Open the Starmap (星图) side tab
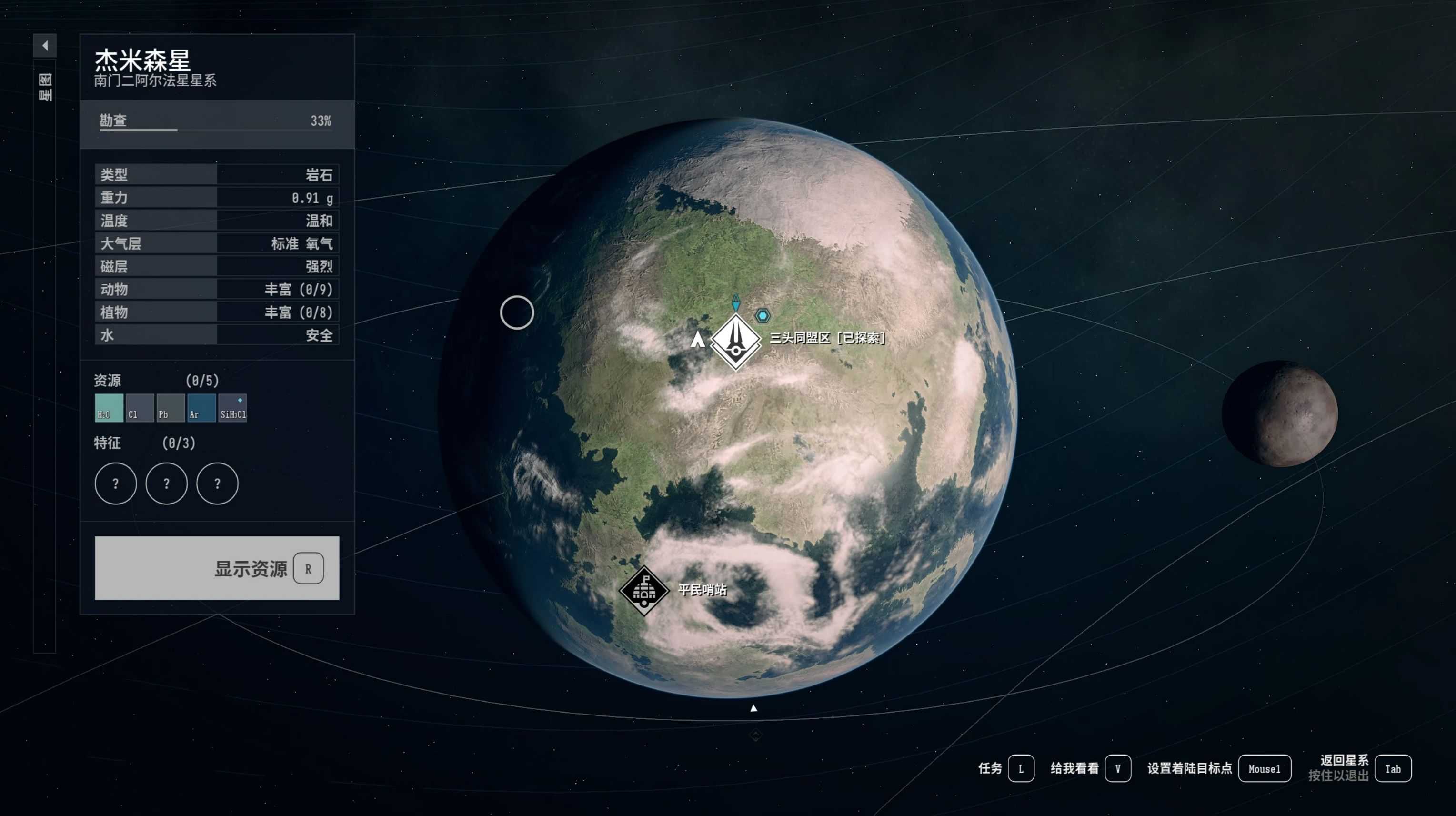This screenshot has width=1456, height=816. (45, 87)
